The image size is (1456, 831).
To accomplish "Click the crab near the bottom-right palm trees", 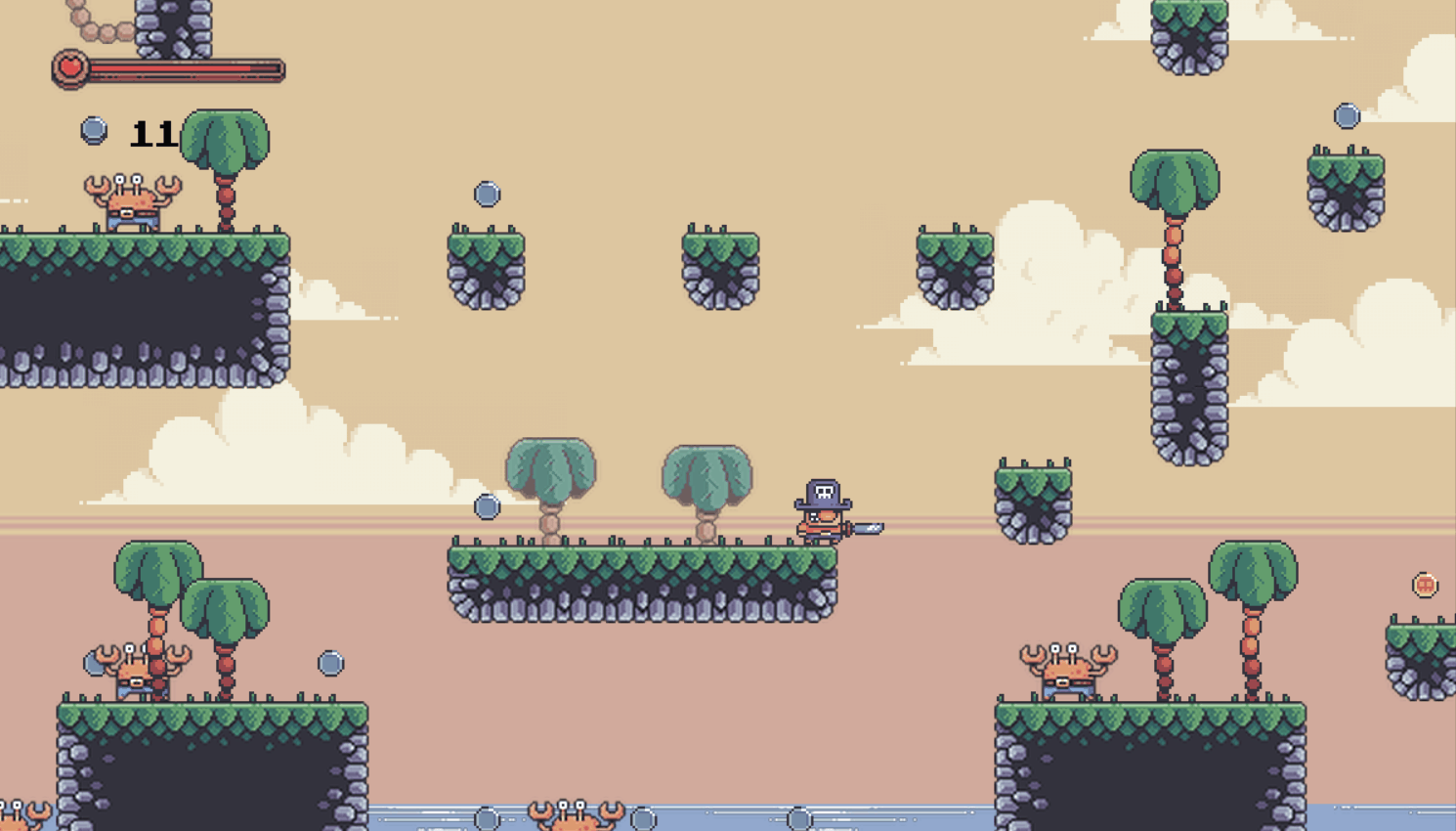I will tap(1065, 670).
